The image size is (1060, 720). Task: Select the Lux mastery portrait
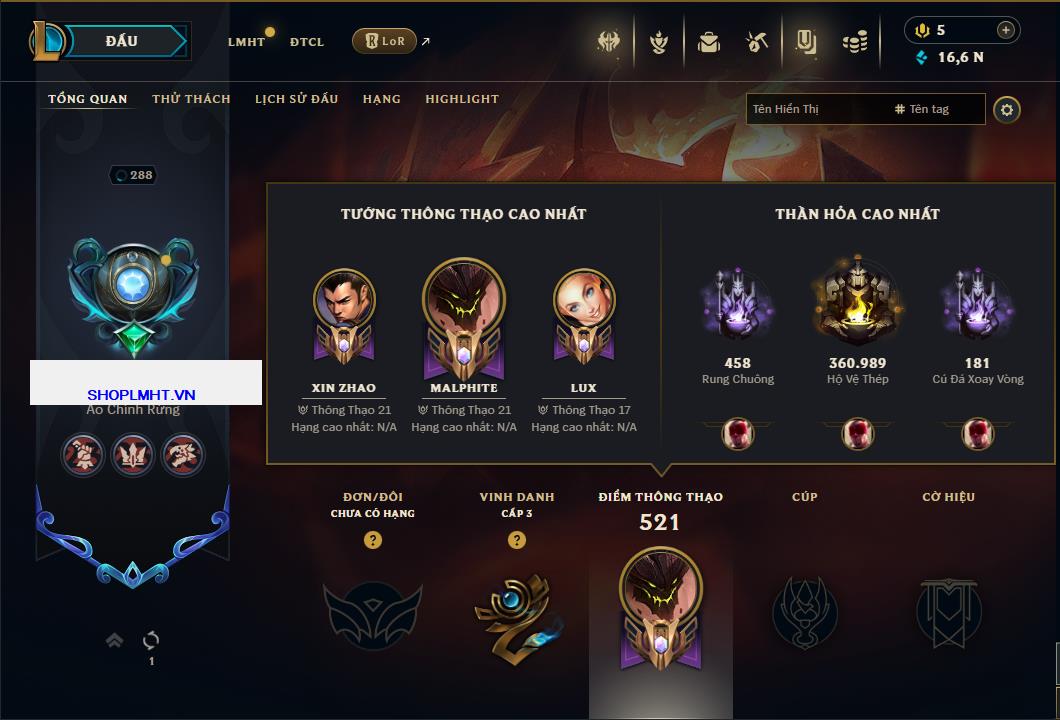coord(584,302)
